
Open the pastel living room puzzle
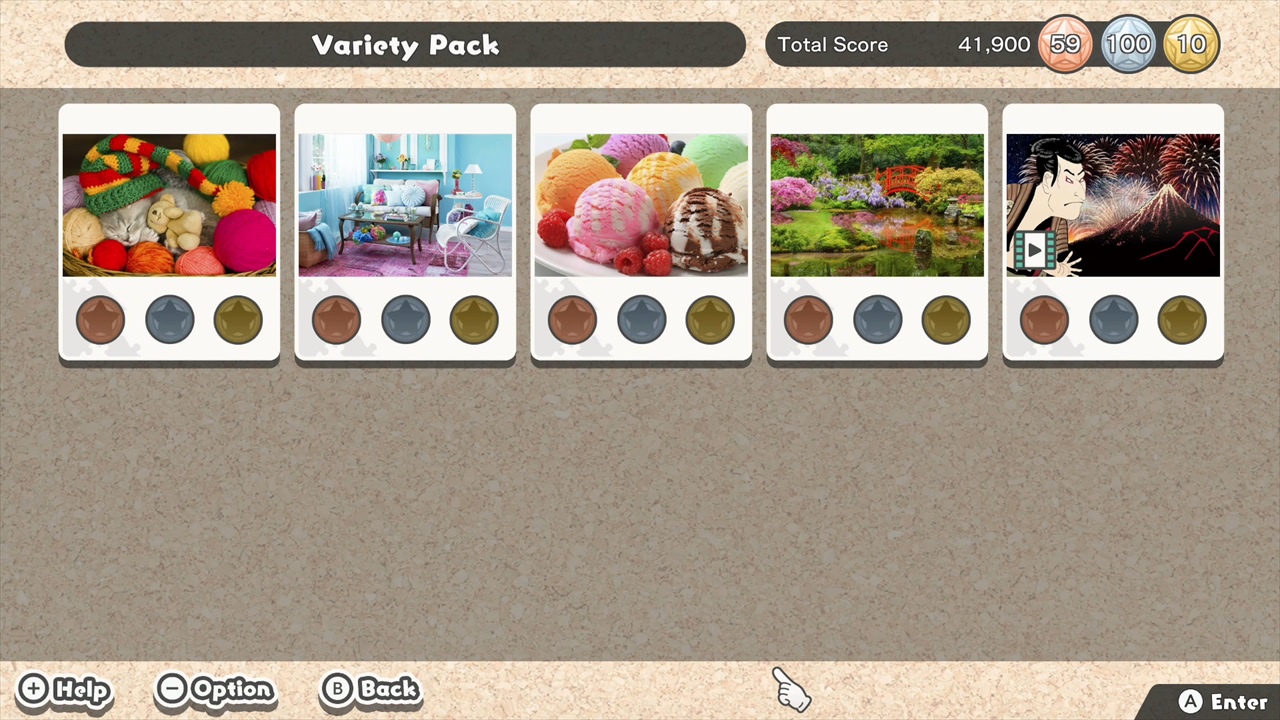pos(405,203)
